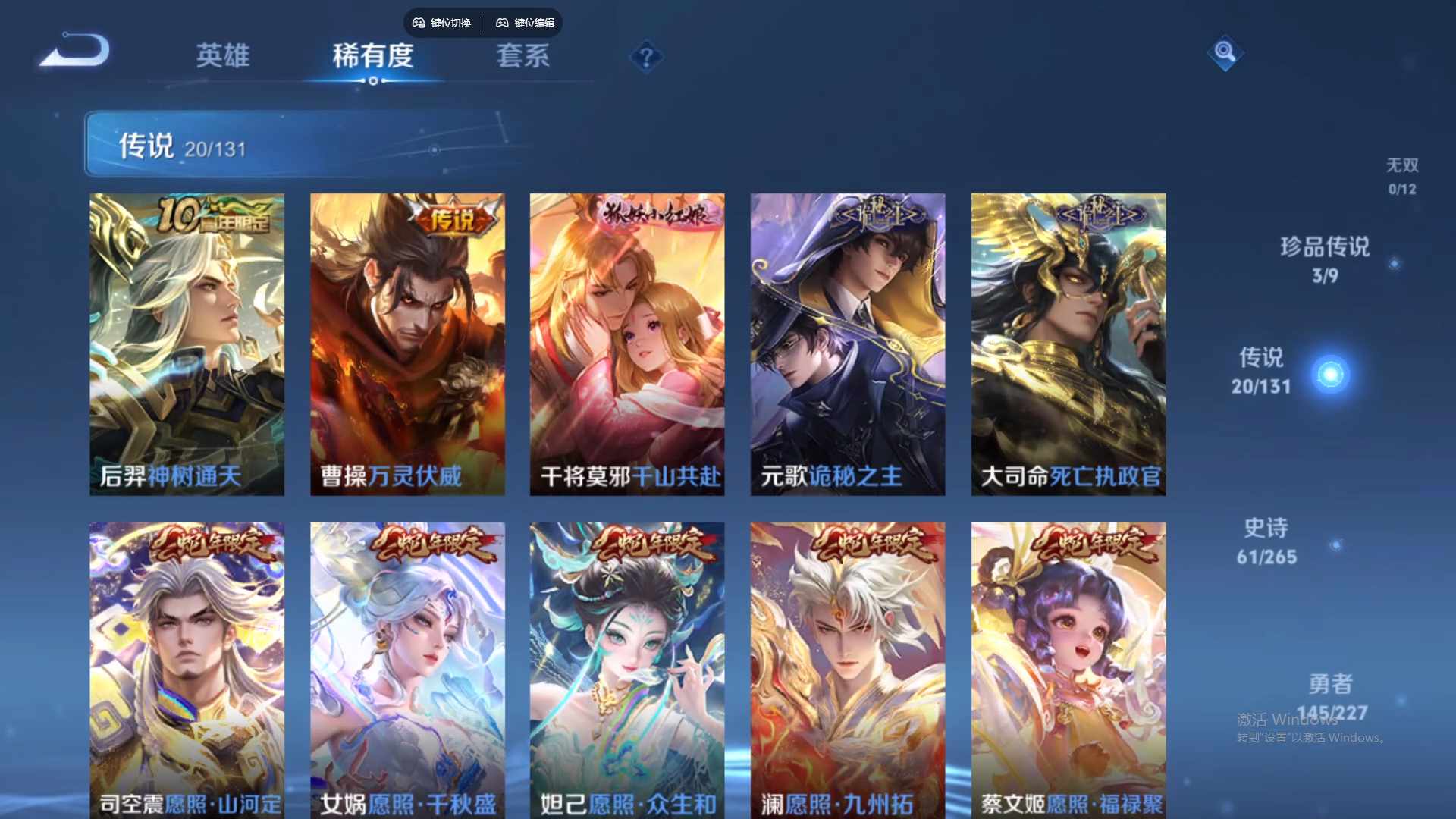Image resolution: width=1456 pixels, height=819 pixels.
Task: Click the gamepad icon next to 键位编辑
Action: [x=503, y=23]
